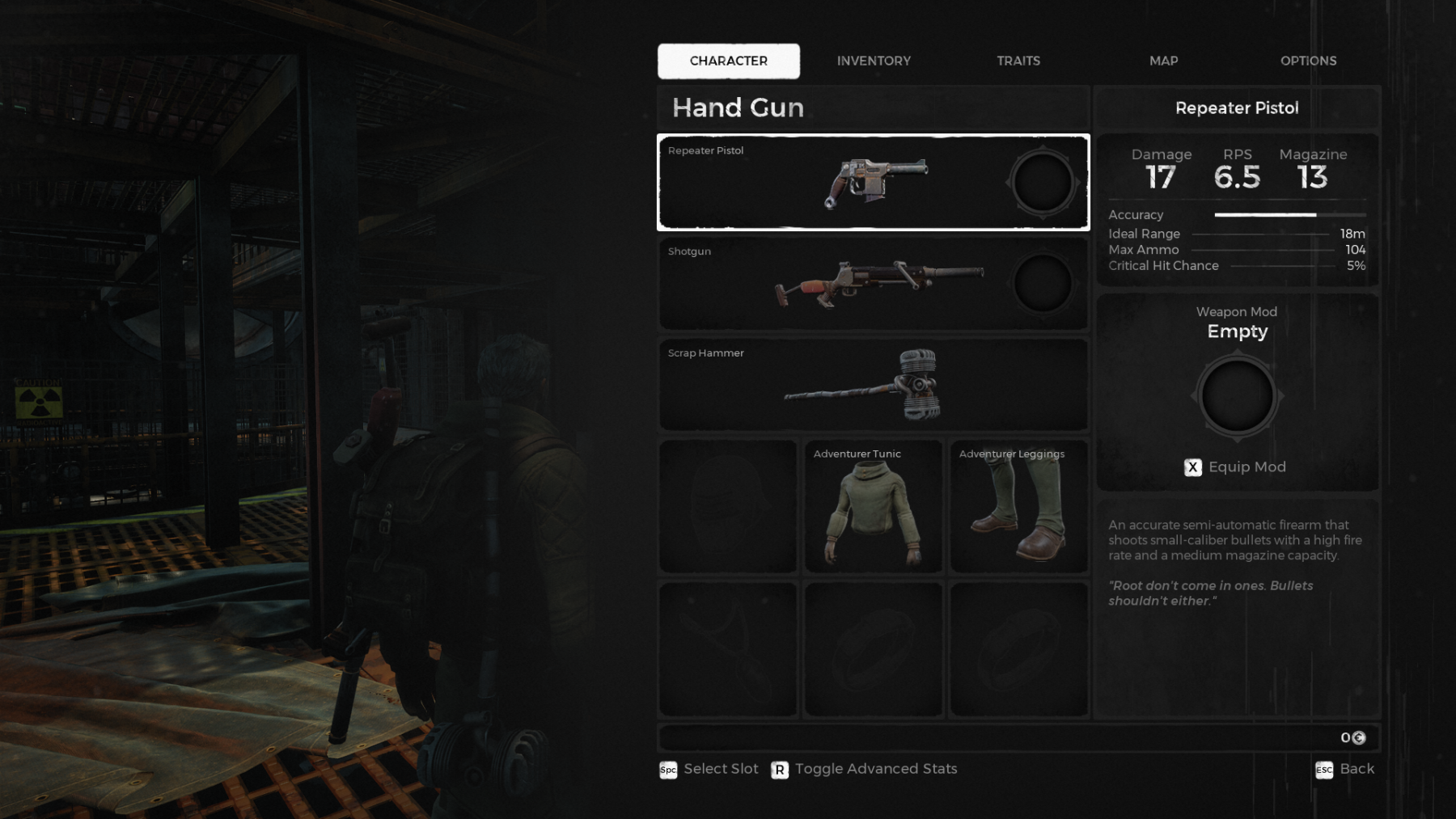Click the Select Slot option
This screenshot has width=1456, height=819.
(x=709, y=769)
